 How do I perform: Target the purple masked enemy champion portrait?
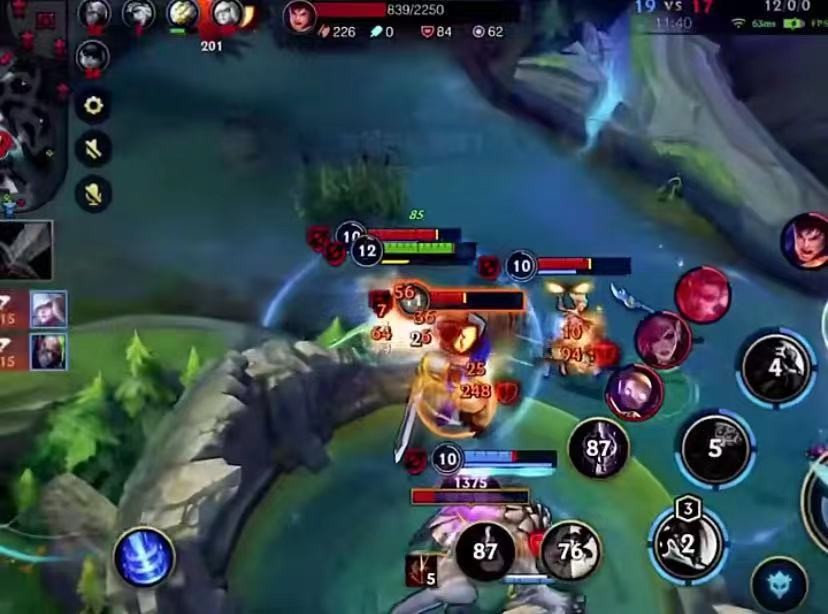pos(634,392)
